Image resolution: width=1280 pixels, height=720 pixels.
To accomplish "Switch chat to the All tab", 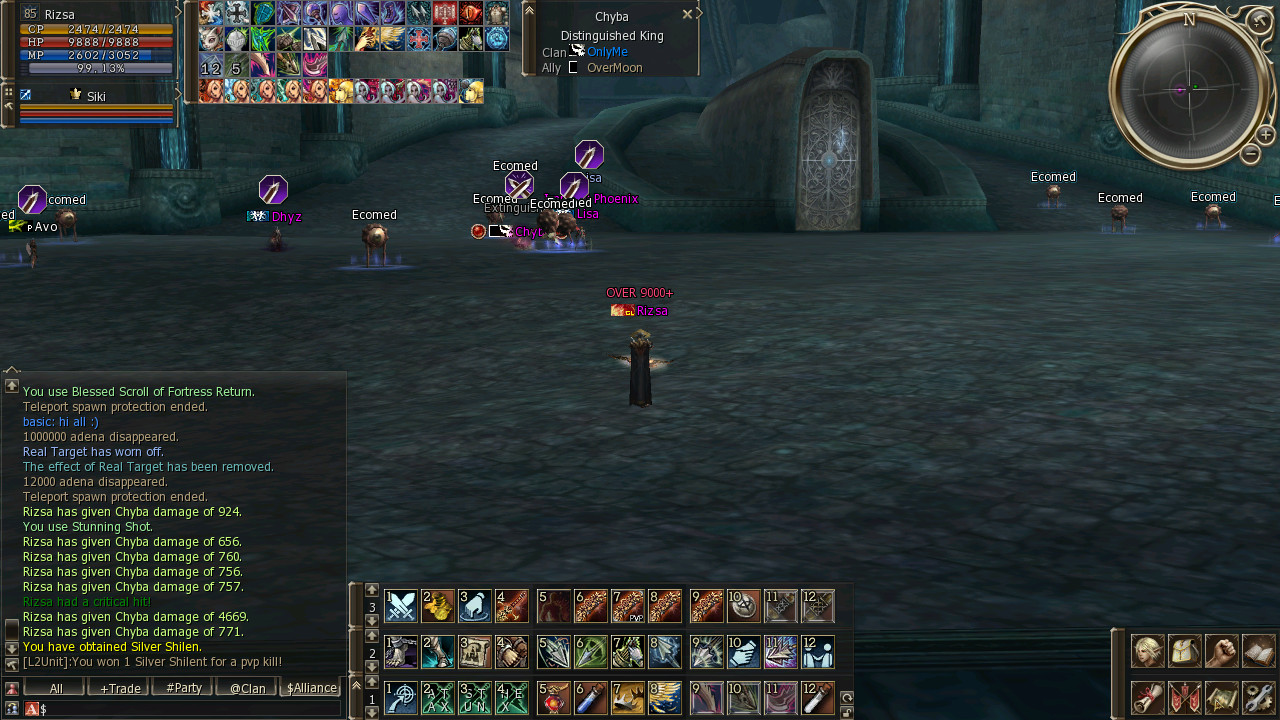I will pyautogui.click(x=56, y=688).
